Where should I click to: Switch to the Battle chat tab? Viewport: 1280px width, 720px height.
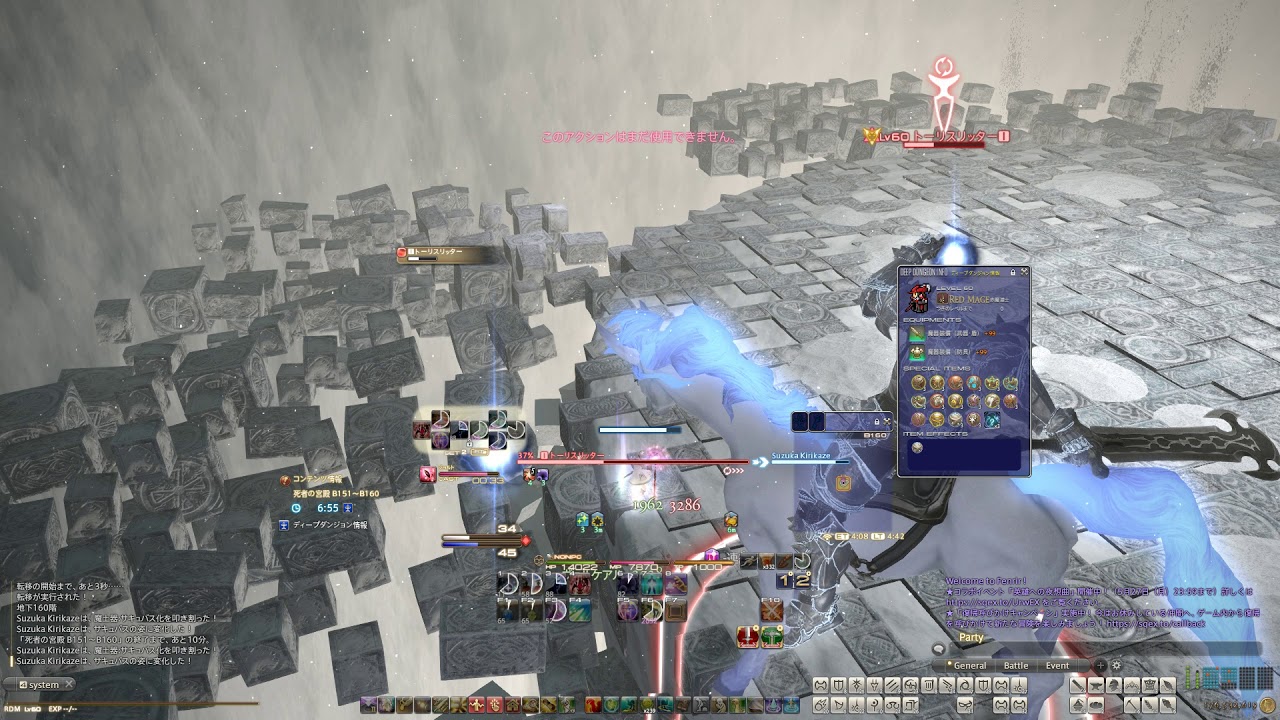click(1015, 665)
